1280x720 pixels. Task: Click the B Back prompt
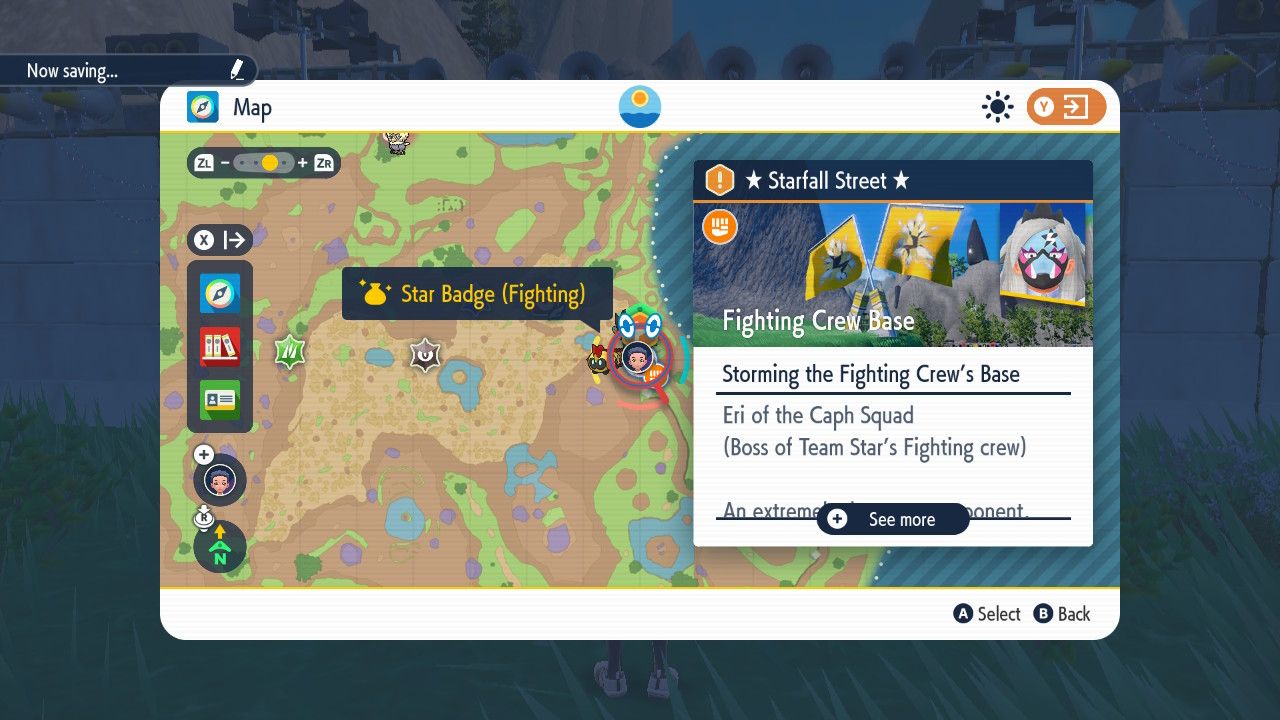(1062, 614)
